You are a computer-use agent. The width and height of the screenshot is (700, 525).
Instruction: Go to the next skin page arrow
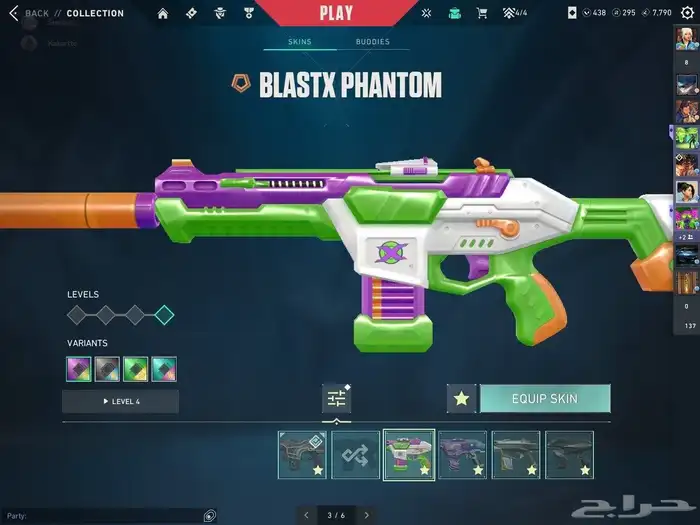(366, 515)
